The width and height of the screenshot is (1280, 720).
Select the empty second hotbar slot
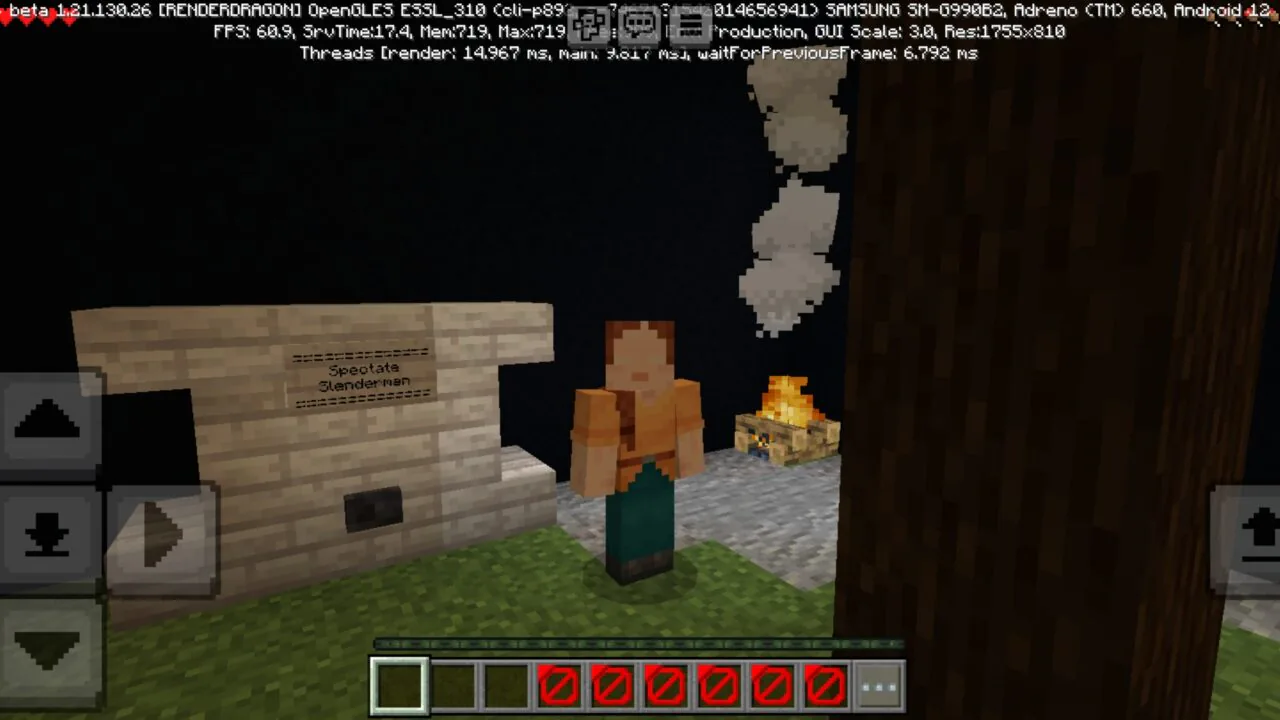452,683
